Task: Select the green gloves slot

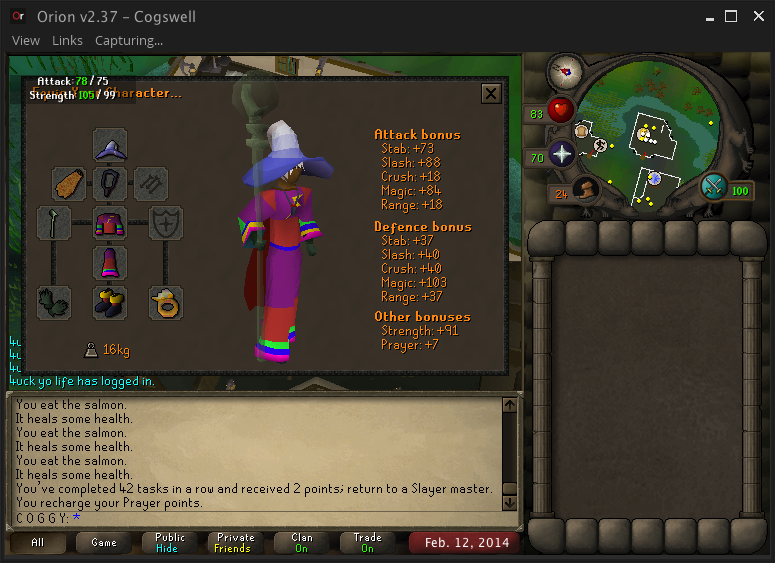Action: (53, 302)
